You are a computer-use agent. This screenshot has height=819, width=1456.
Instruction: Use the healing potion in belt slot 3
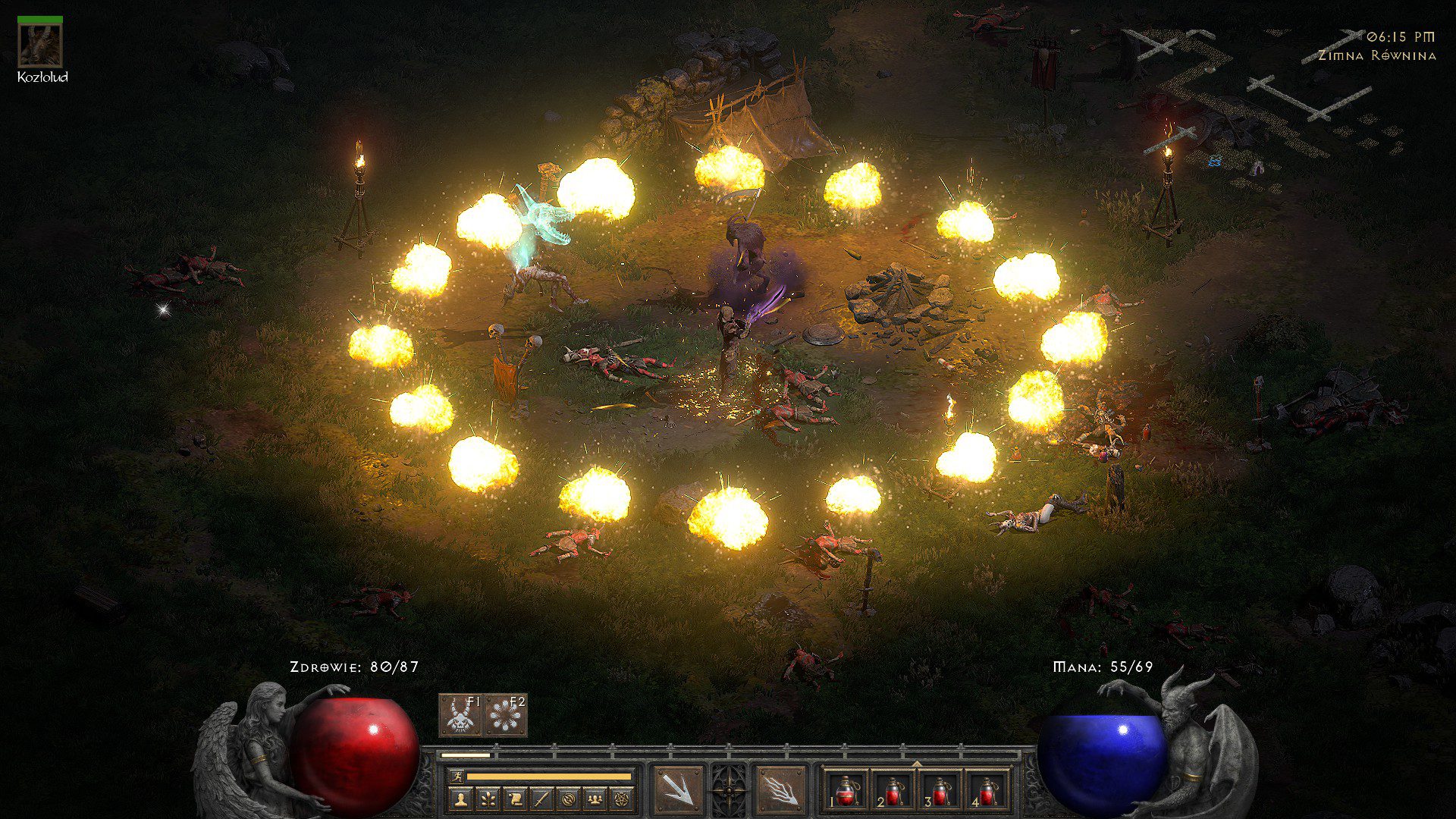(940, 791)
